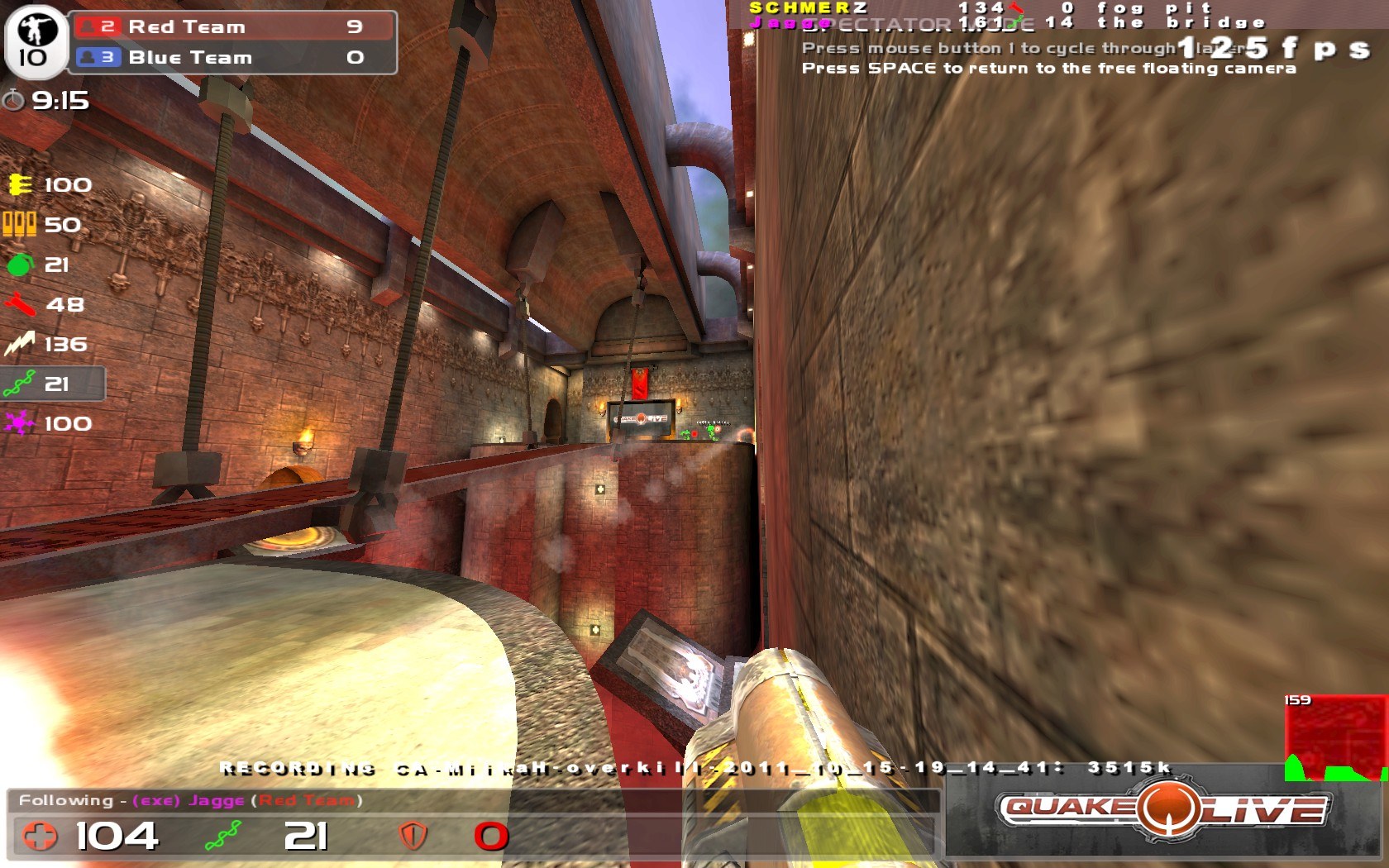Click the followed player name Jagge
Viewport: 1389px width, 868px height.
pos(217,800)
